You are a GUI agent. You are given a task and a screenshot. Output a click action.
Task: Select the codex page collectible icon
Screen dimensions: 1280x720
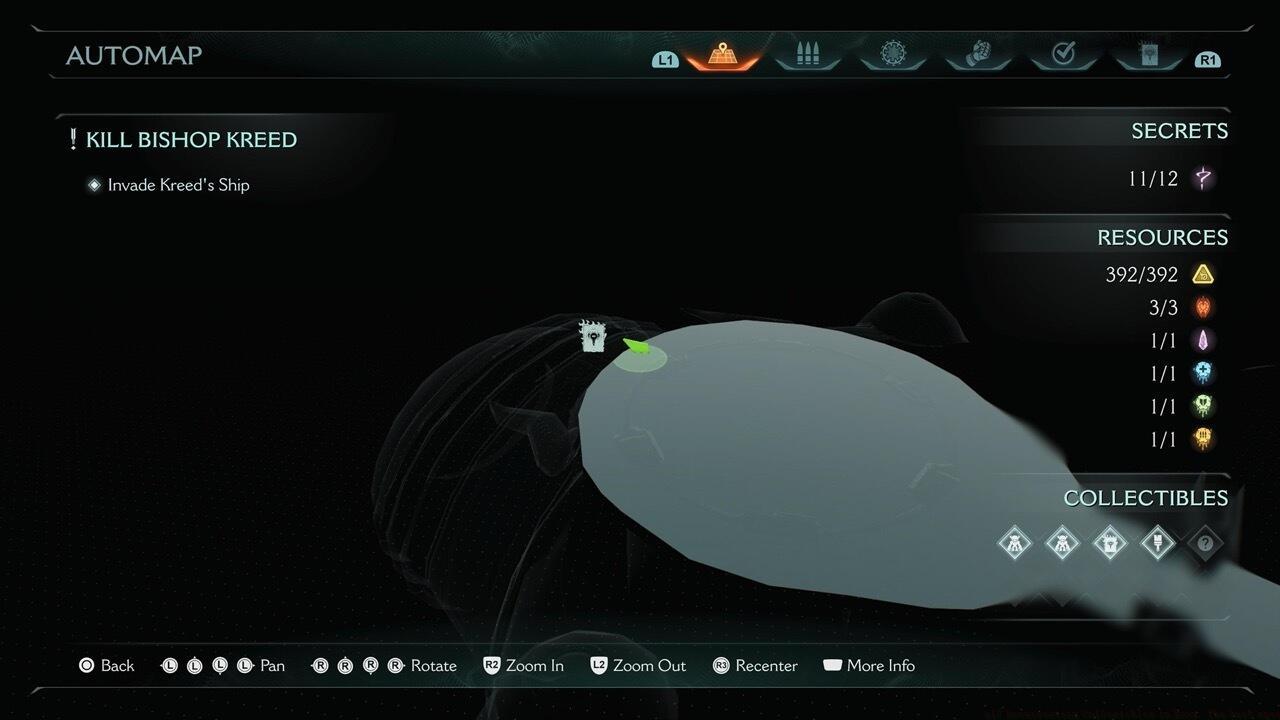[x=1109, y=543]
